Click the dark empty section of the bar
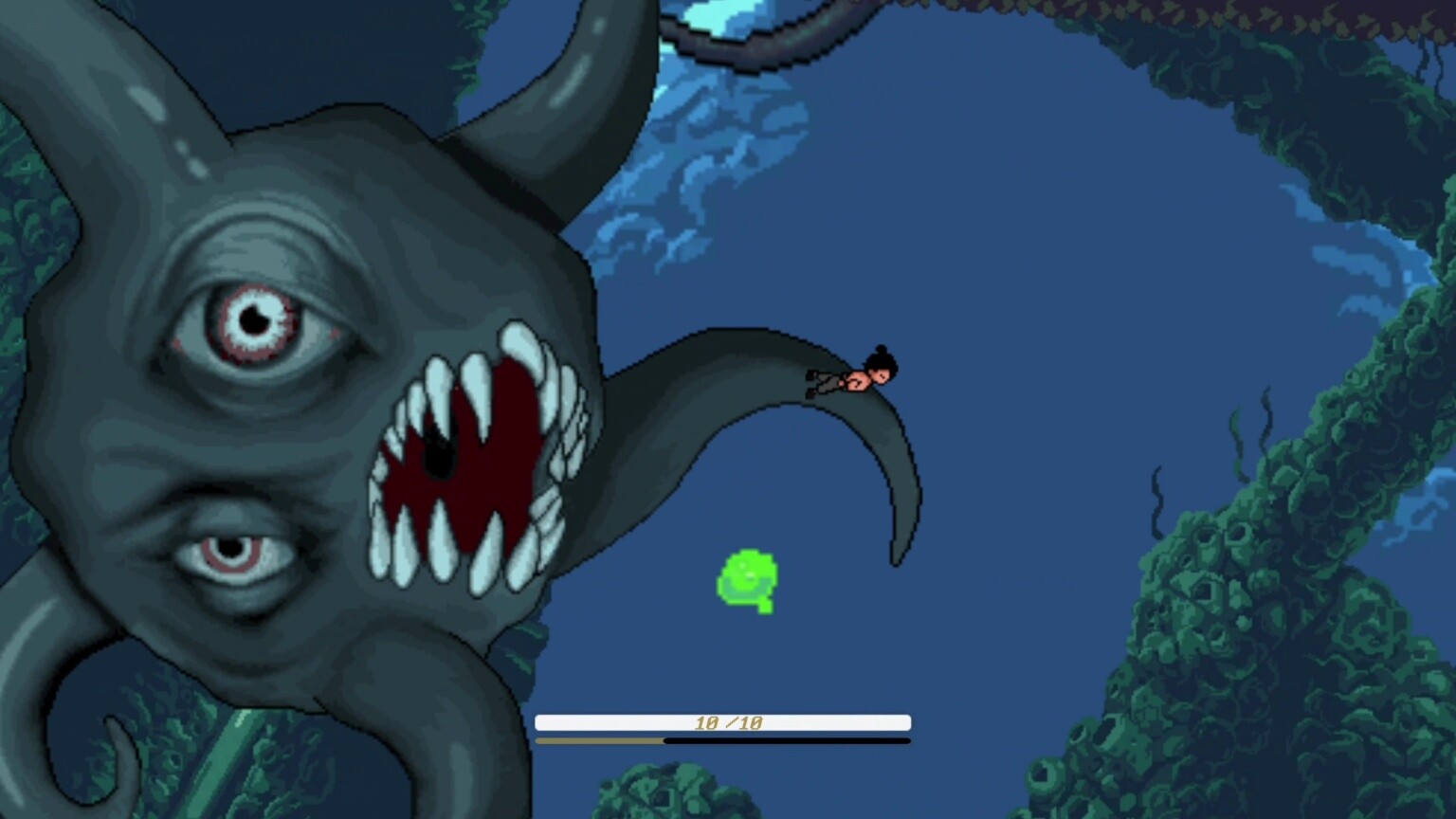This screenshot has height=819, width=1456. tap(787, 739)
